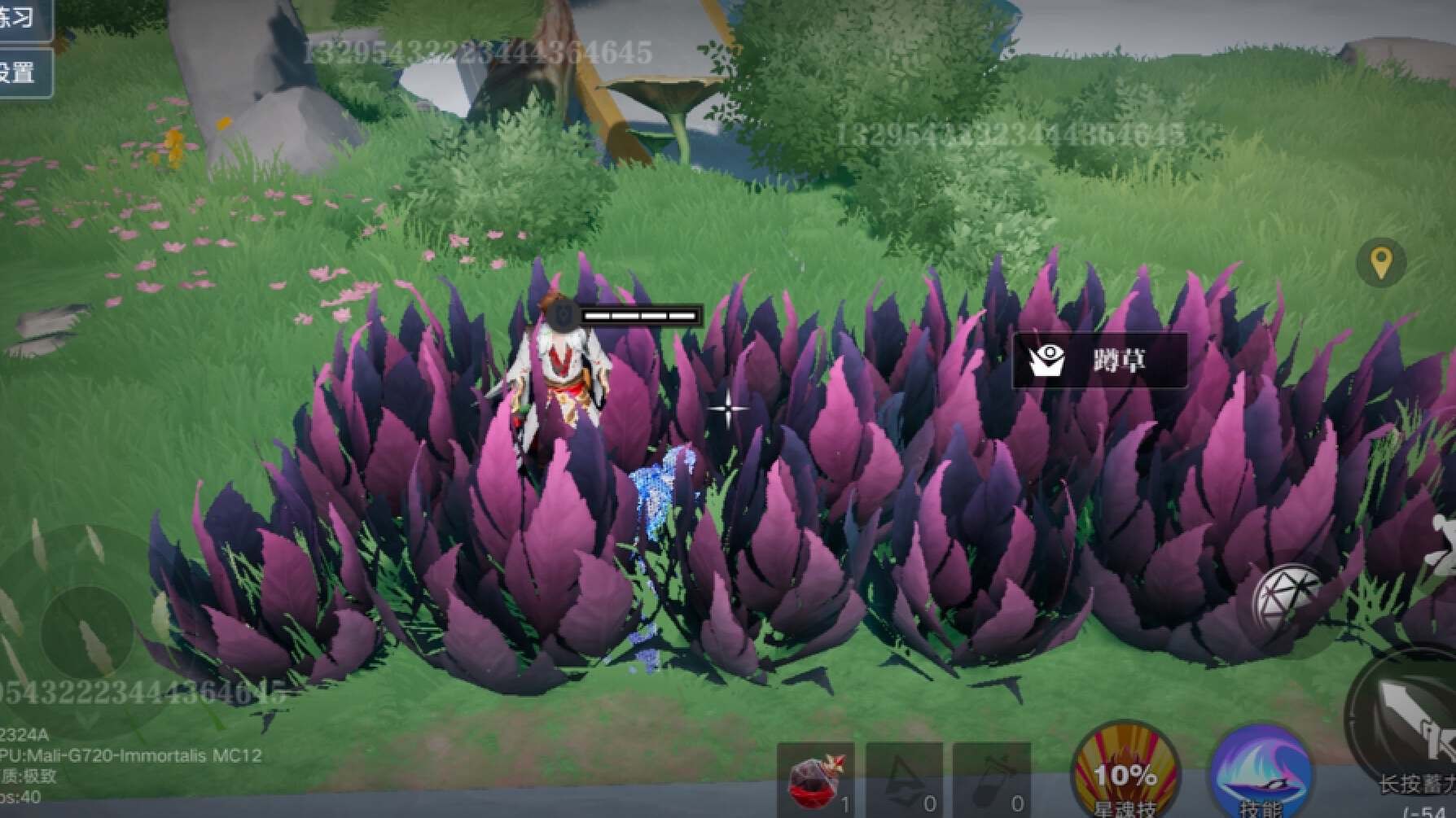This screenshot has height=818, width=1456.
Task: Open the map via the yellow pin icon
Action: click(x=1380, y=263)
